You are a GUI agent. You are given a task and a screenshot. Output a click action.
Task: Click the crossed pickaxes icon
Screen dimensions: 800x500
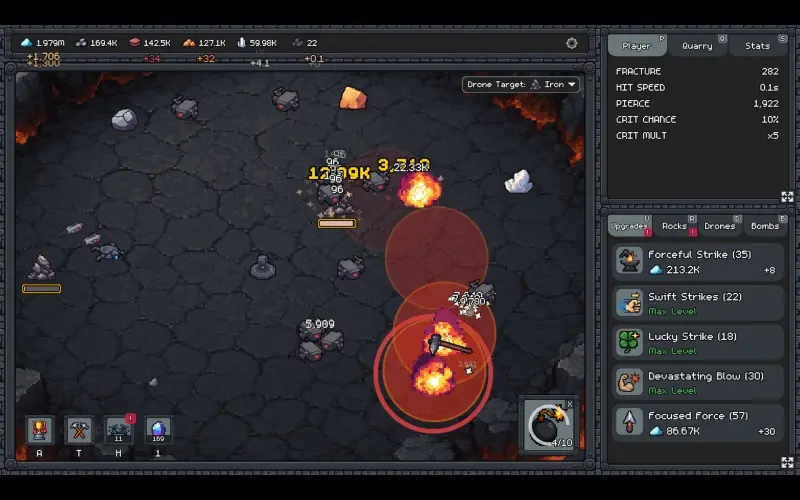(x=79, y=430)
